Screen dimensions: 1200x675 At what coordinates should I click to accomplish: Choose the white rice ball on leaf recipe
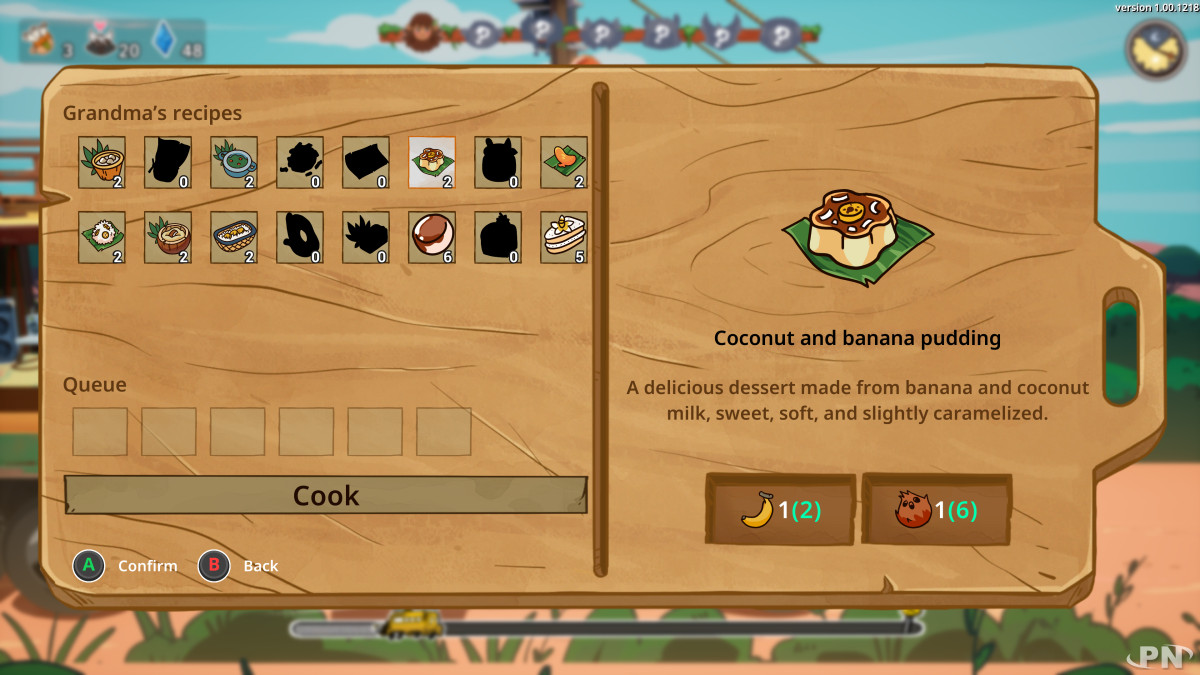click(x=102, y=237)
